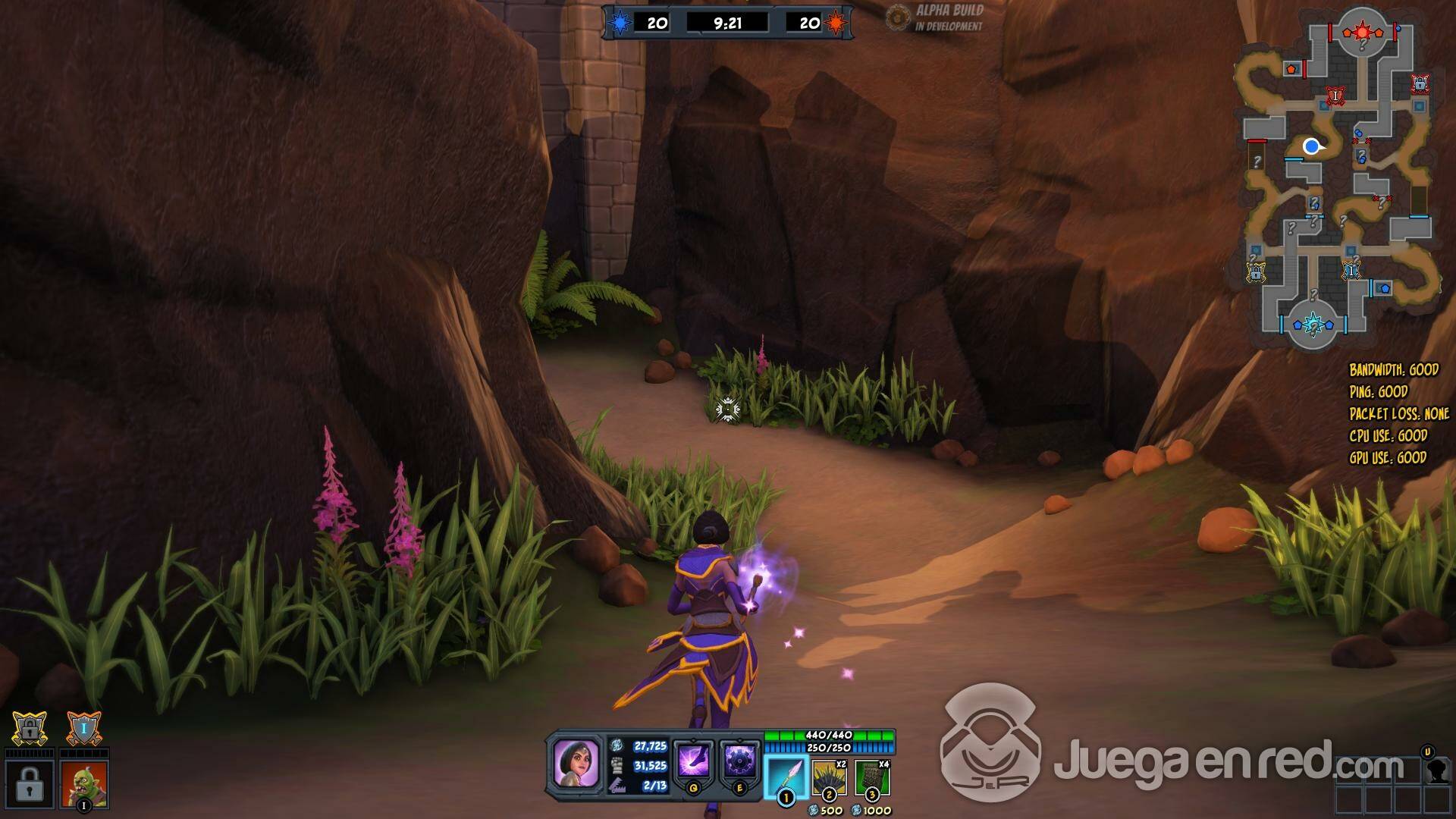This screenshot has width=1456, height=819.
Task: Activate the purple kick ability
Action: click(693, 760)
